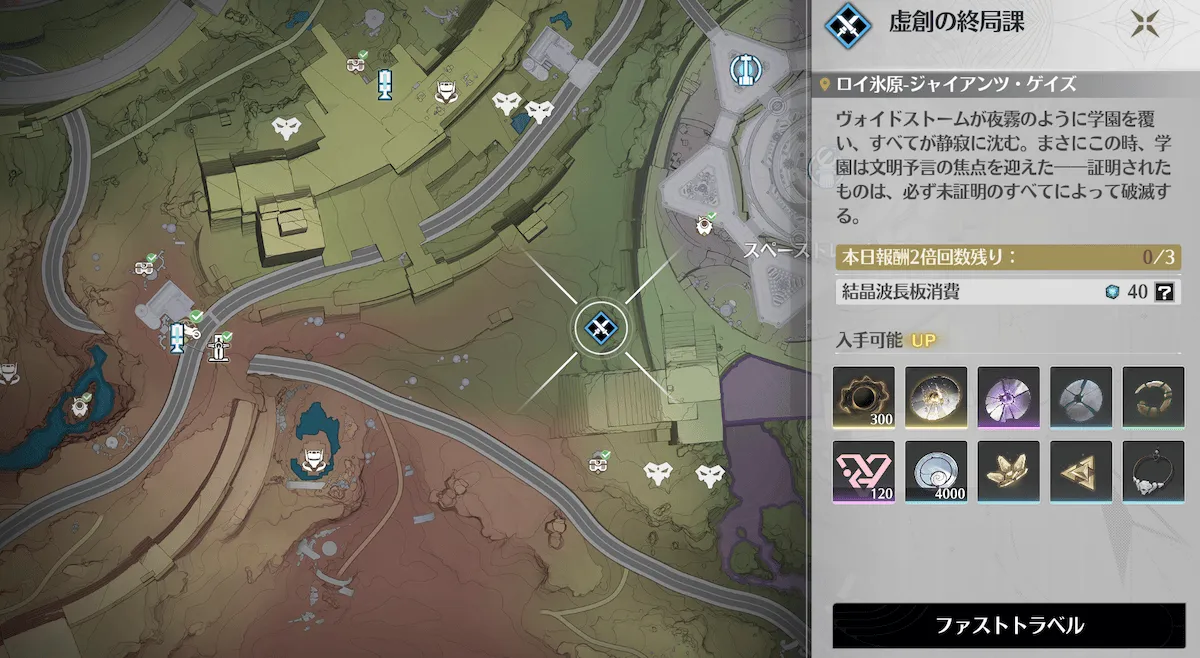Pick the blue beacon marker near top left
The image size is (1200, 658).
[x=384, y=84]
